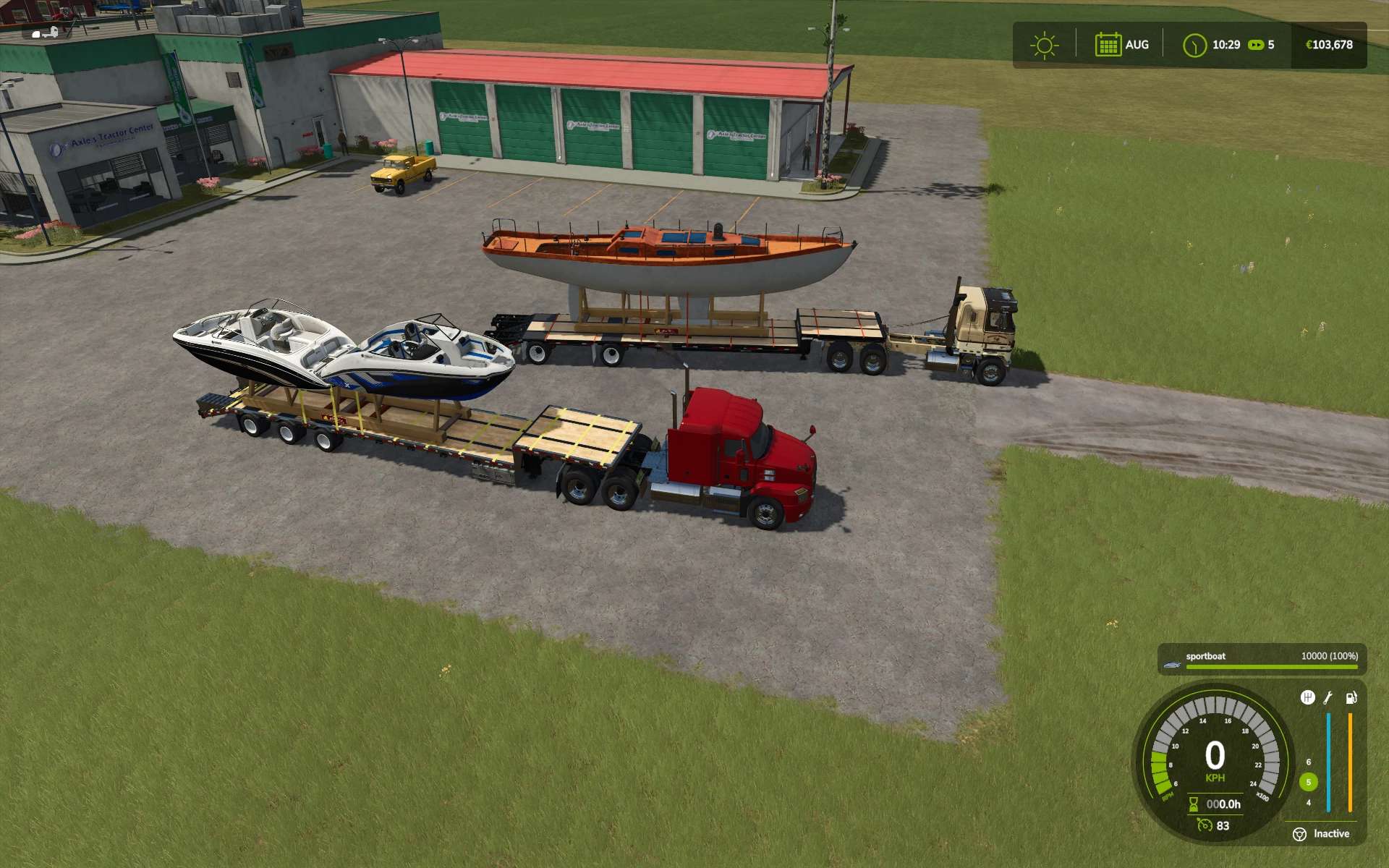The width and height of the screenshot is (1389, 868).
Task: Select gear 6 on the gear display
Action: (1309, 762)
